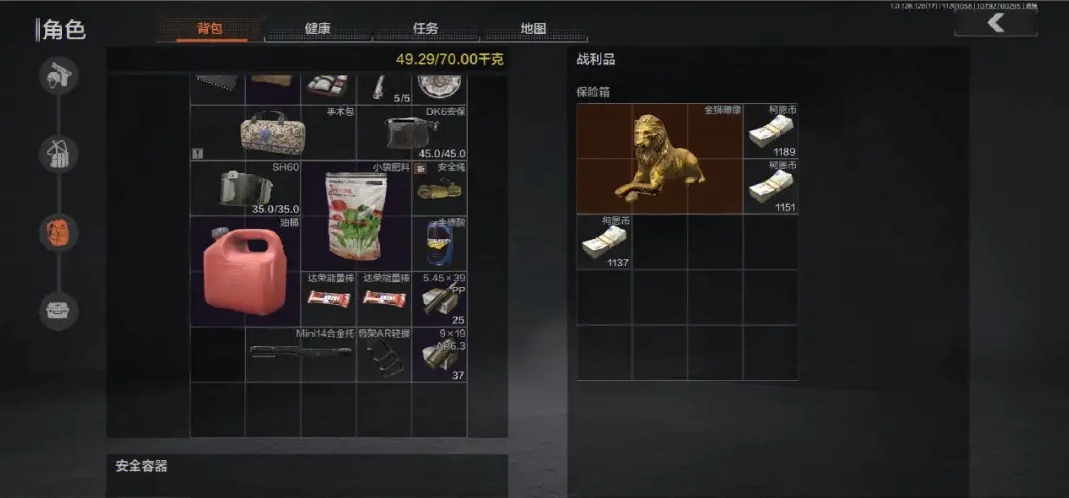Click the back arrow button
1069x498 pixels.
click(995, 23)
